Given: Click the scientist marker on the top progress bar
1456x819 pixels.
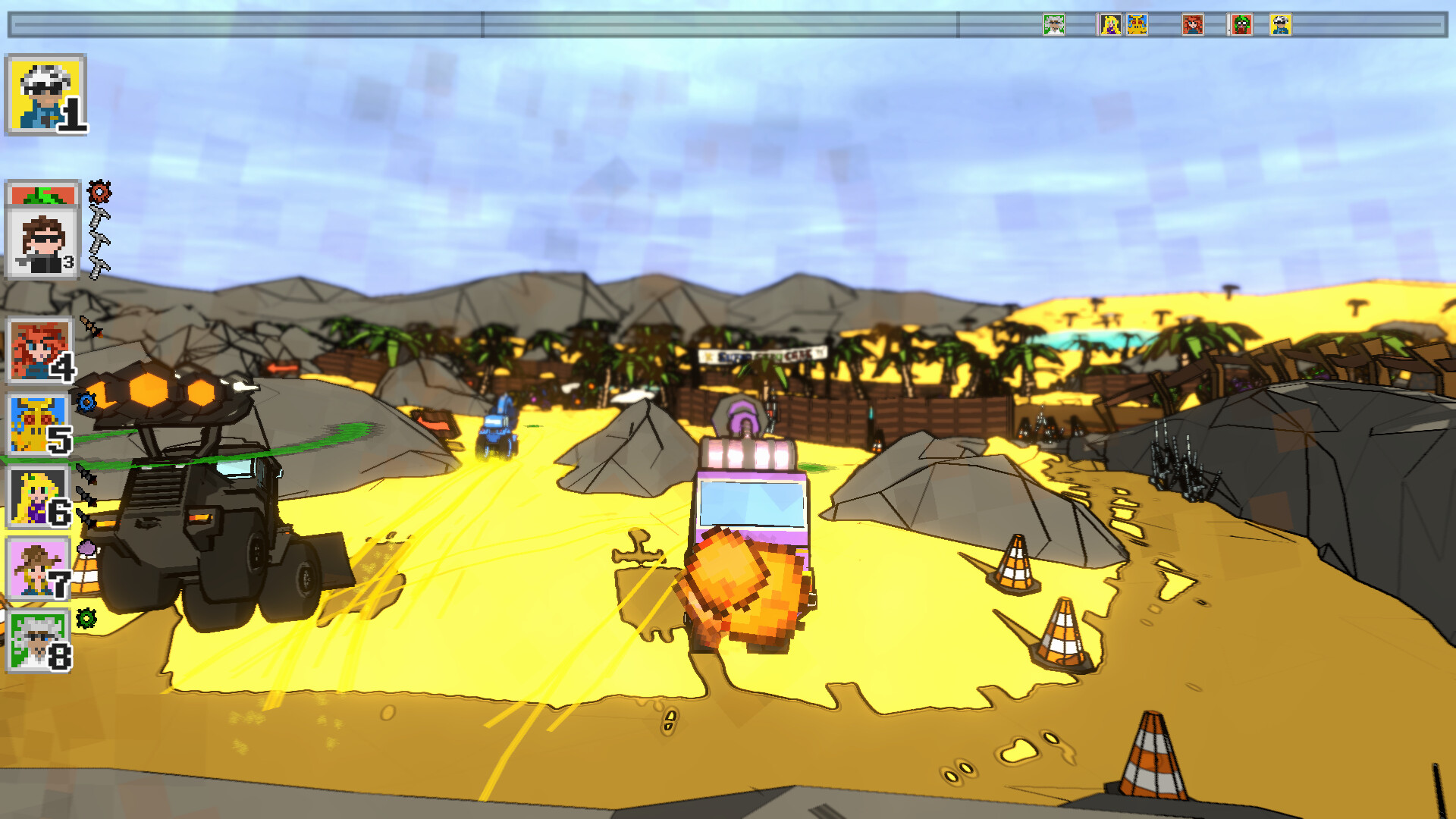Looking at the screenshot, I should pyautogui.click(x=1054, y=24).
